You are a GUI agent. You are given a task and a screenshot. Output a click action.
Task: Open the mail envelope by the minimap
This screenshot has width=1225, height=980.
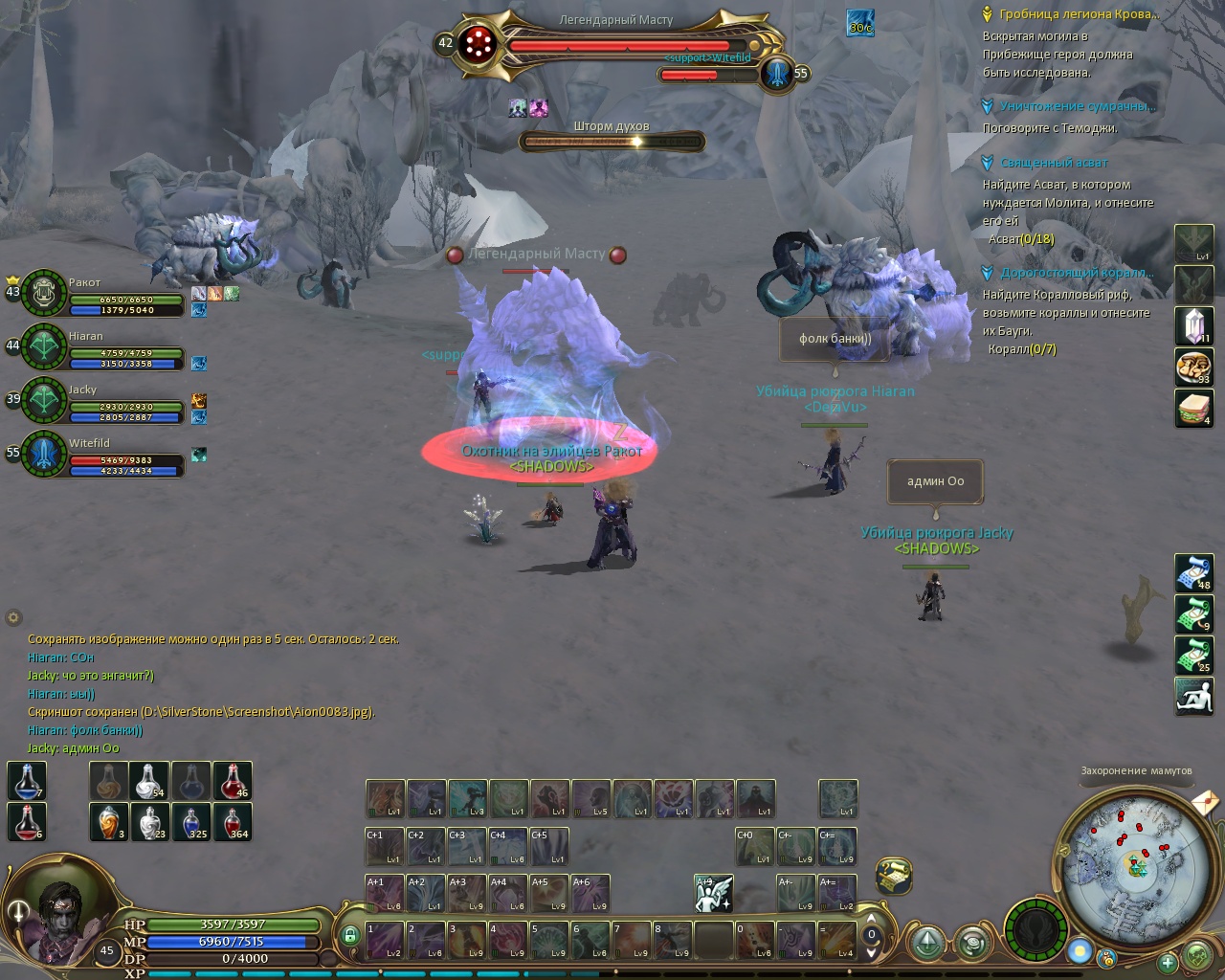(1205, 800)
